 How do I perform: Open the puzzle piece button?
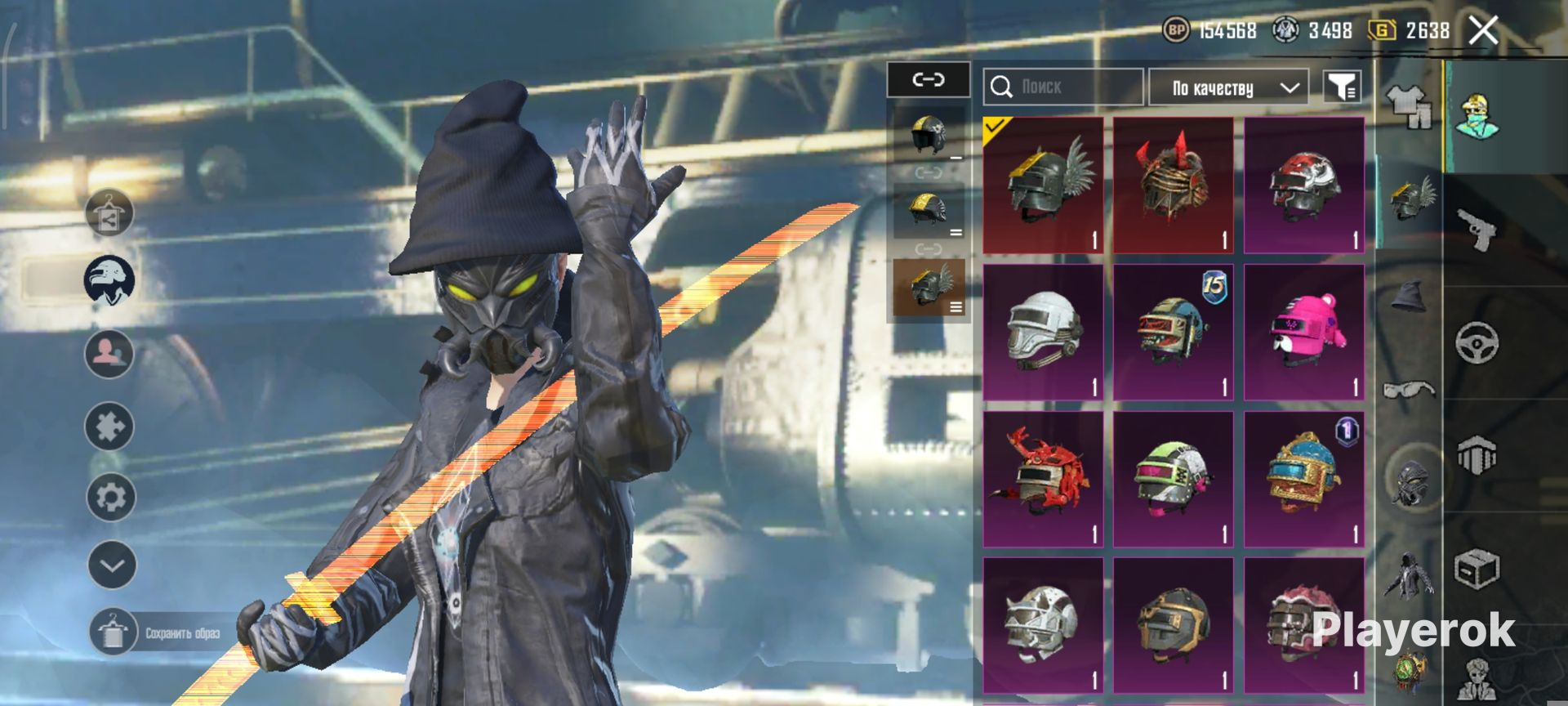click(x=109, y=426)
